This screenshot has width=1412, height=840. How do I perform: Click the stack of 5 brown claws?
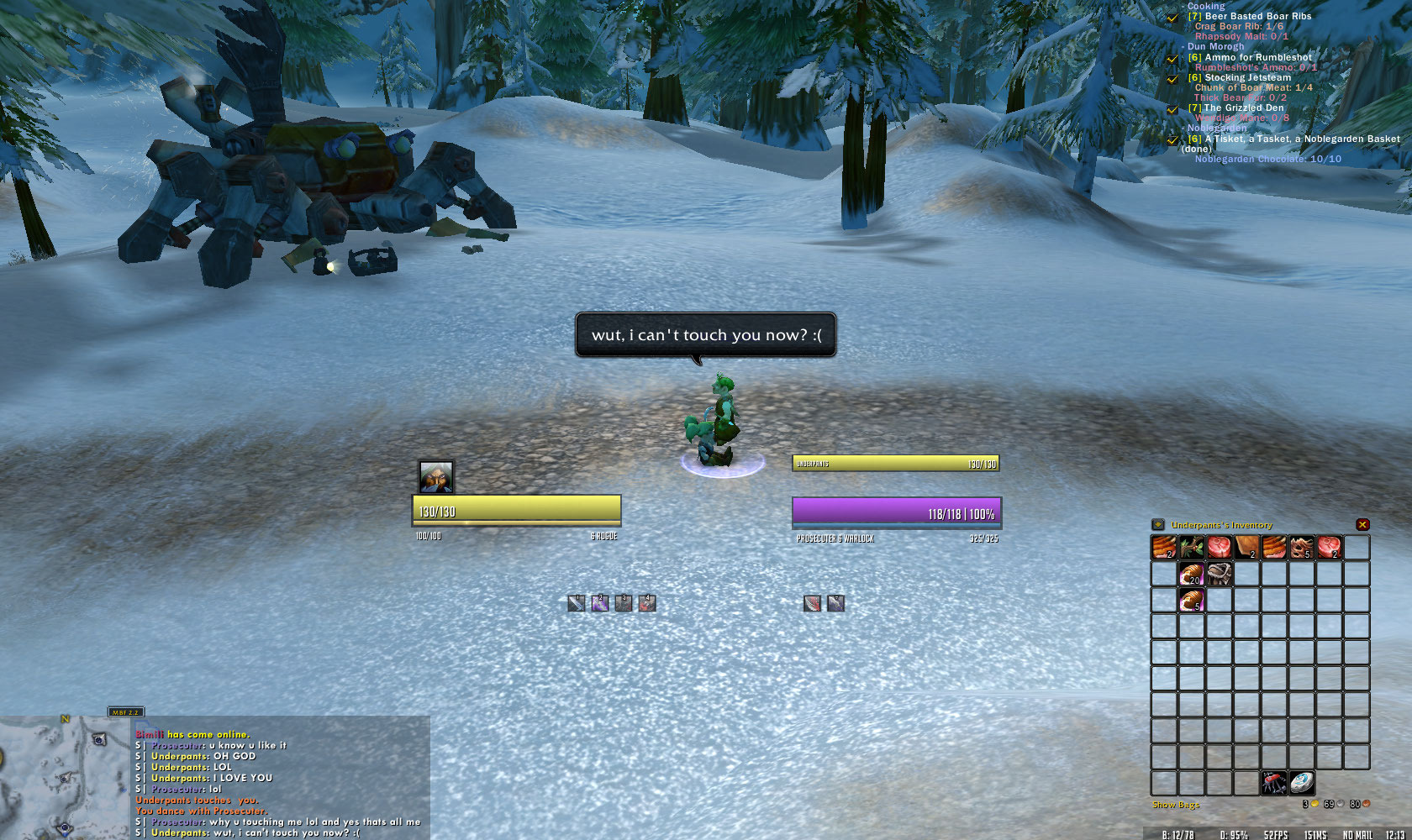1302,548
